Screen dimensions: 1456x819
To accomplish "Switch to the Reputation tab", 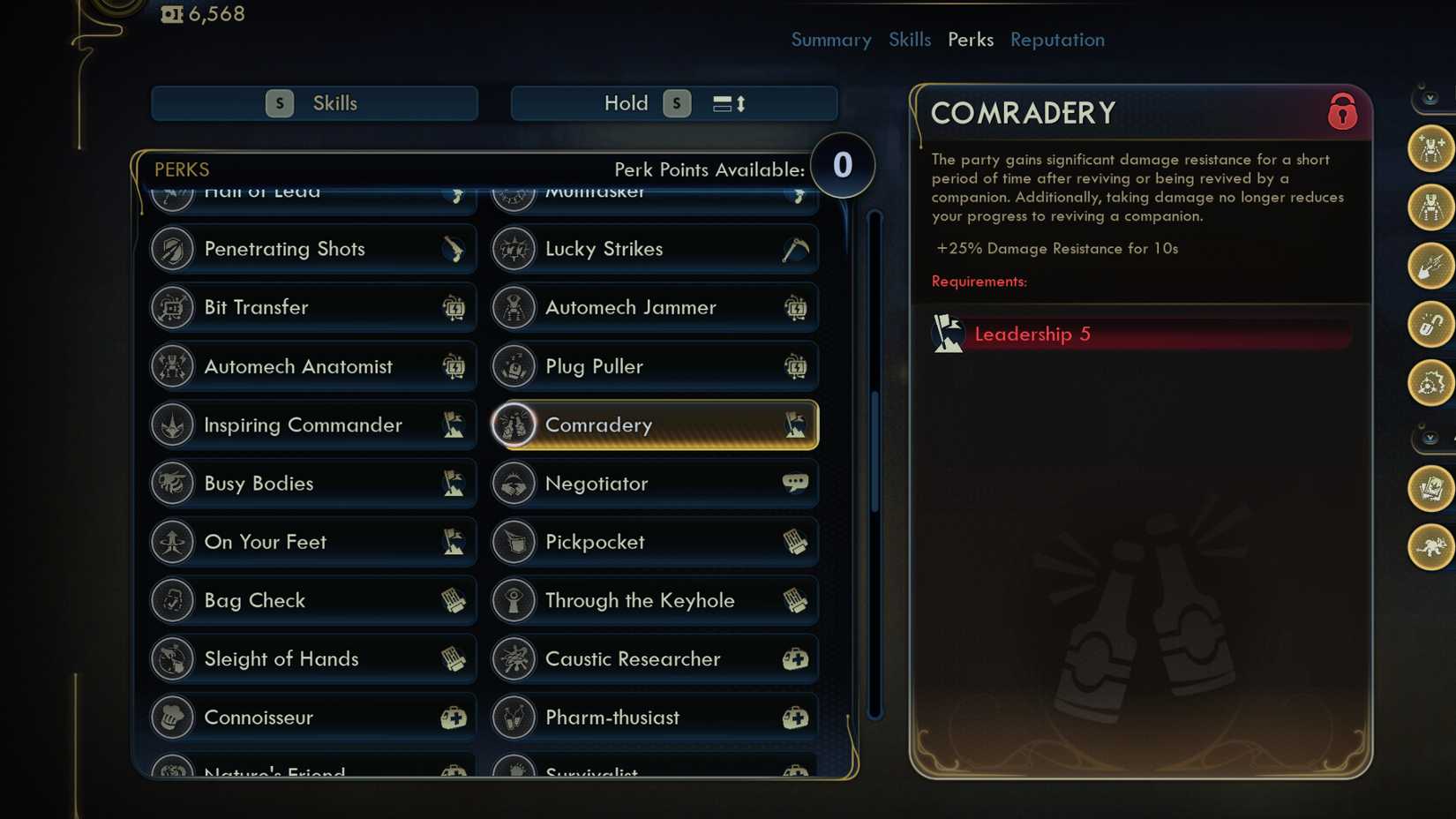I will point(1056,40).
